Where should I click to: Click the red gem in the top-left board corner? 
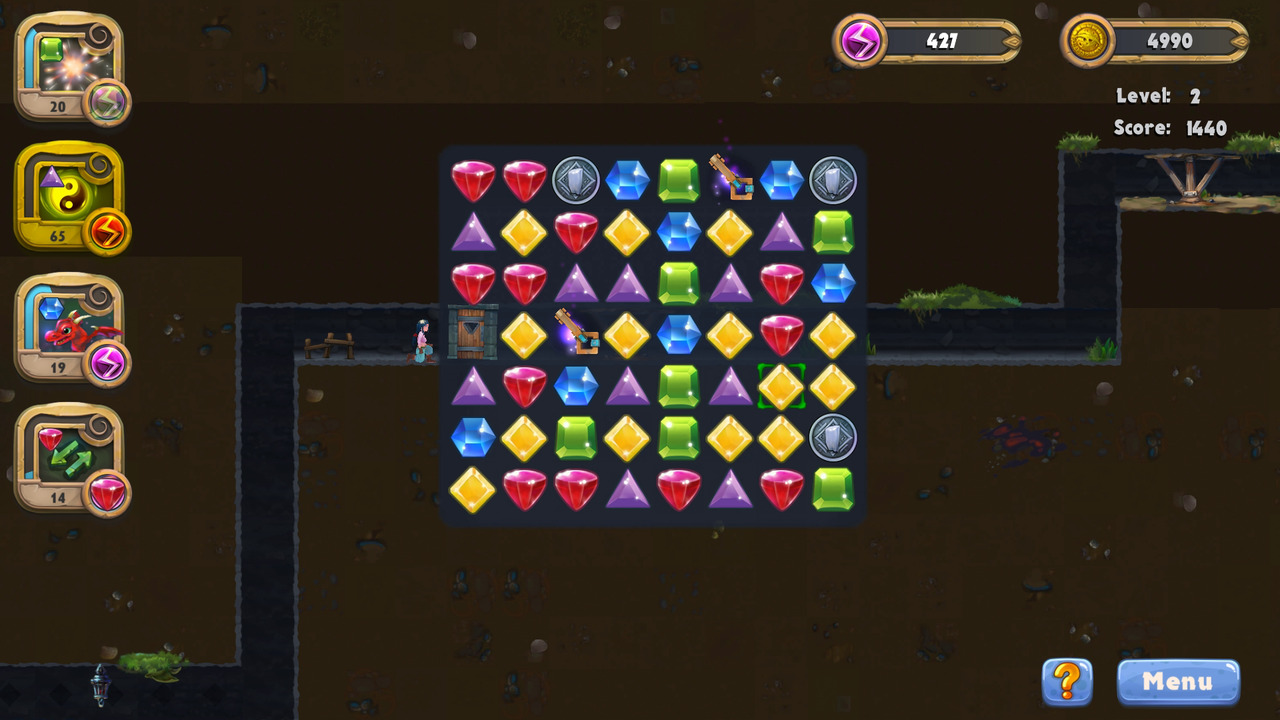pos(472,181)
